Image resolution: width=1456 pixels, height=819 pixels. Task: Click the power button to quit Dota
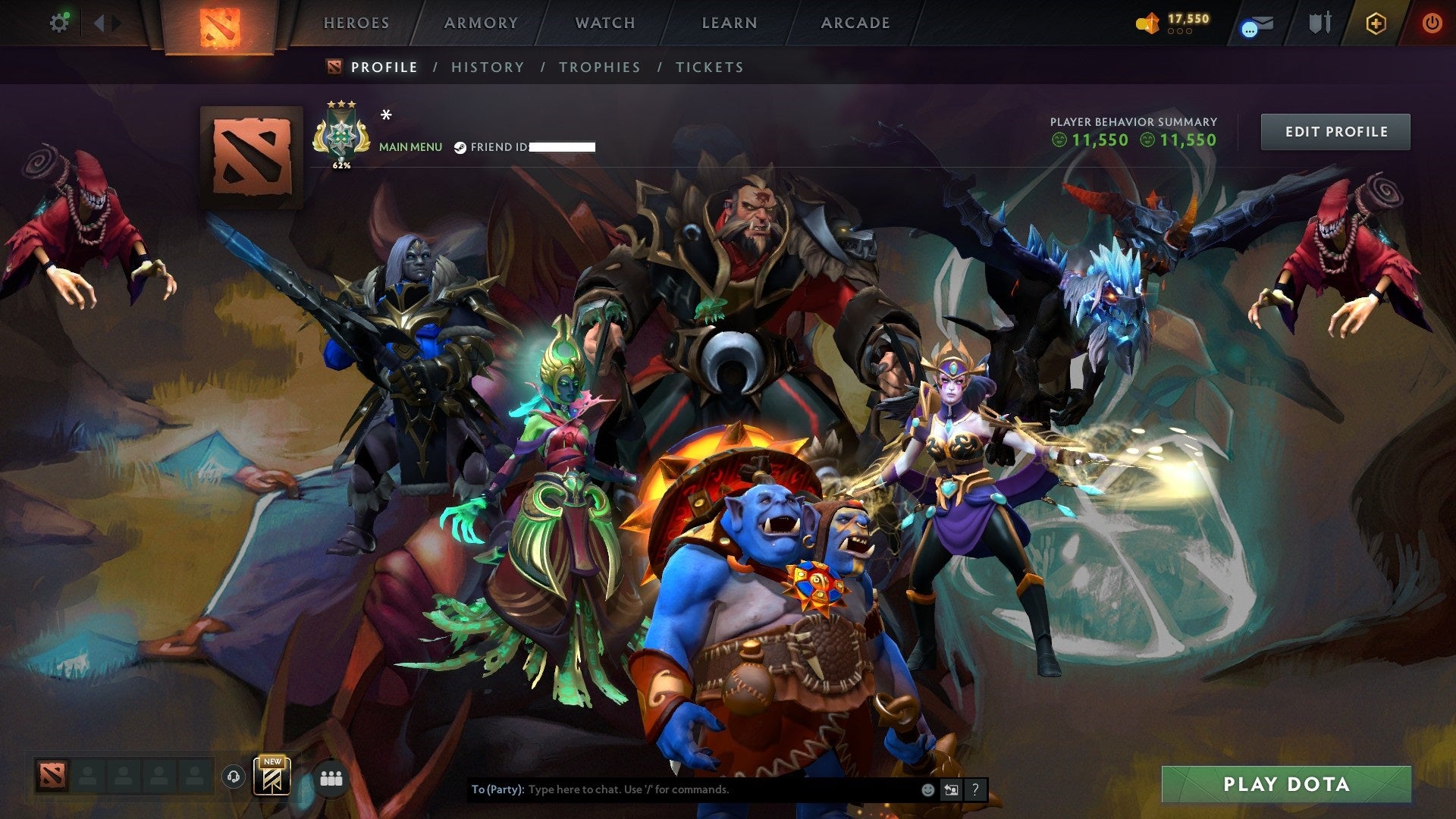[x=1433, y=23]
